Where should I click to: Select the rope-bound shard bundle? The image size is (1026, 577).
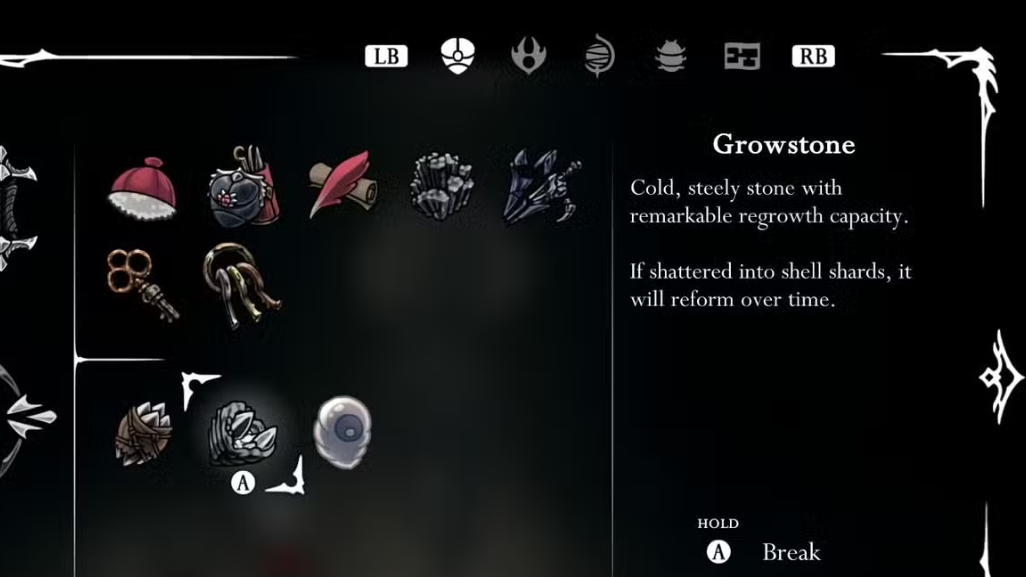(143, 434)
